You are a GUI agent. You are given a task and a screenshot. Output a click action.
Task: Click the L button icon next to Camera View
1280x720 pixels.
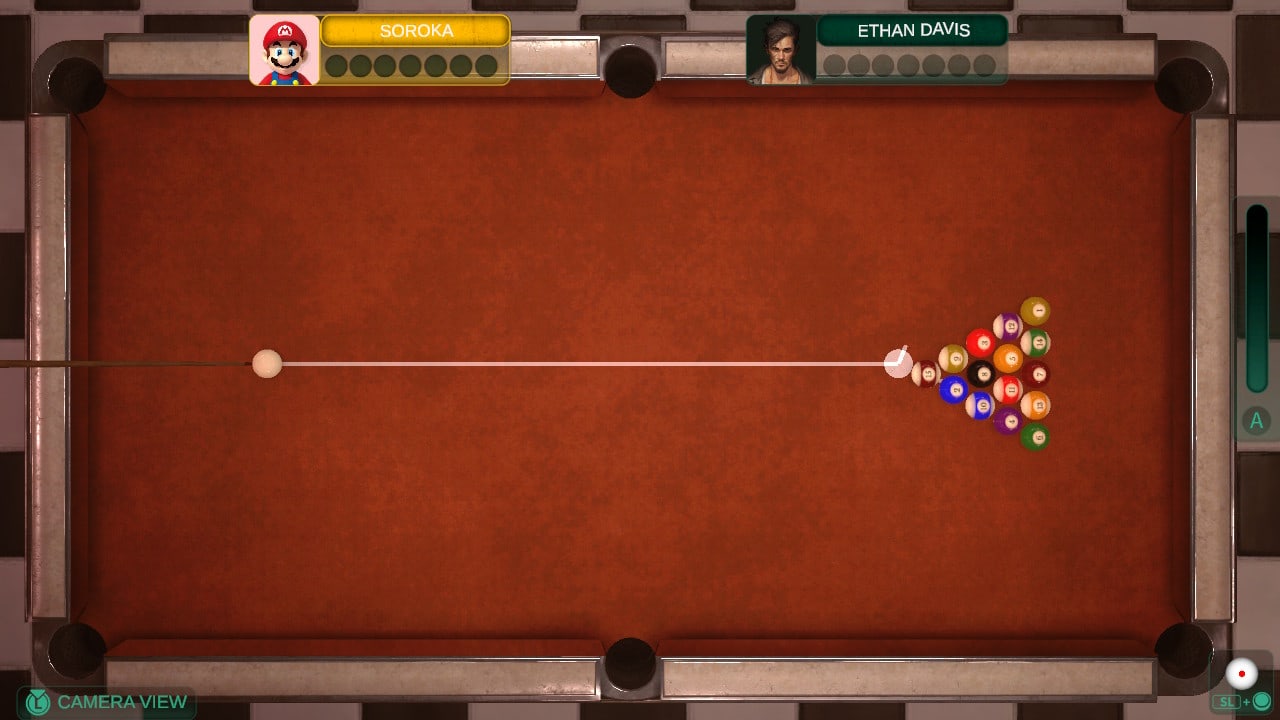click(x=38, y=701)
